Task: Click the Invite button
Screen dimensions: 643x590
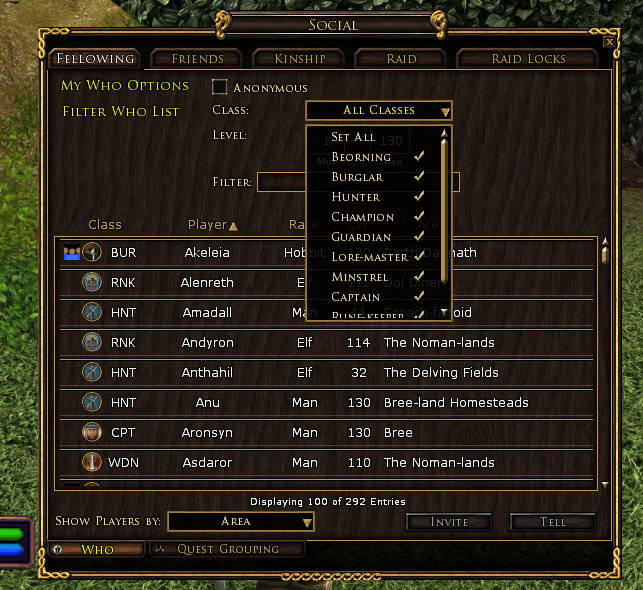Action: click(449, 522)
